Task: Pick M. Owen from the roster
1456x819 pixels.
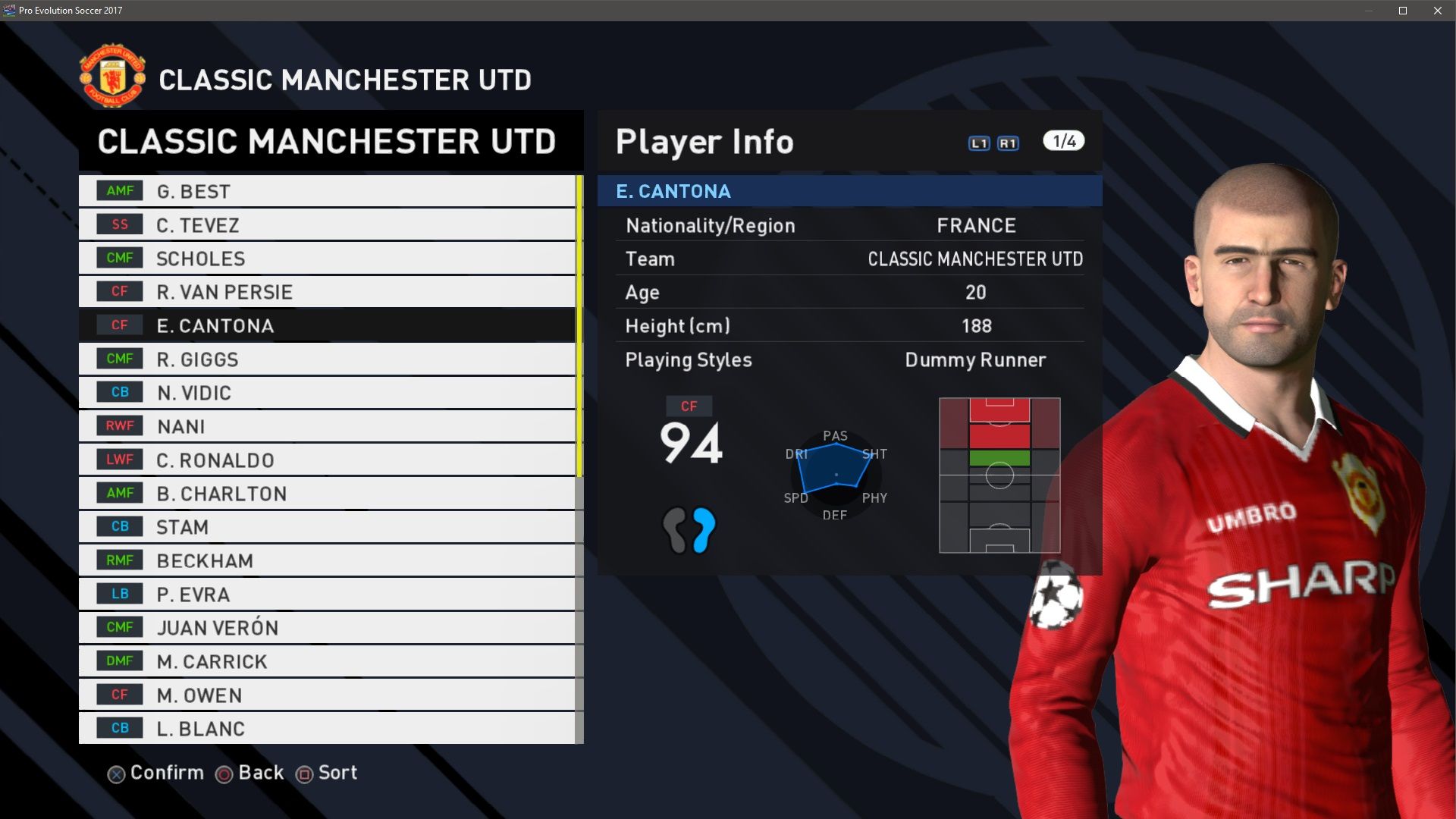Action: click(x=326, y=695)
